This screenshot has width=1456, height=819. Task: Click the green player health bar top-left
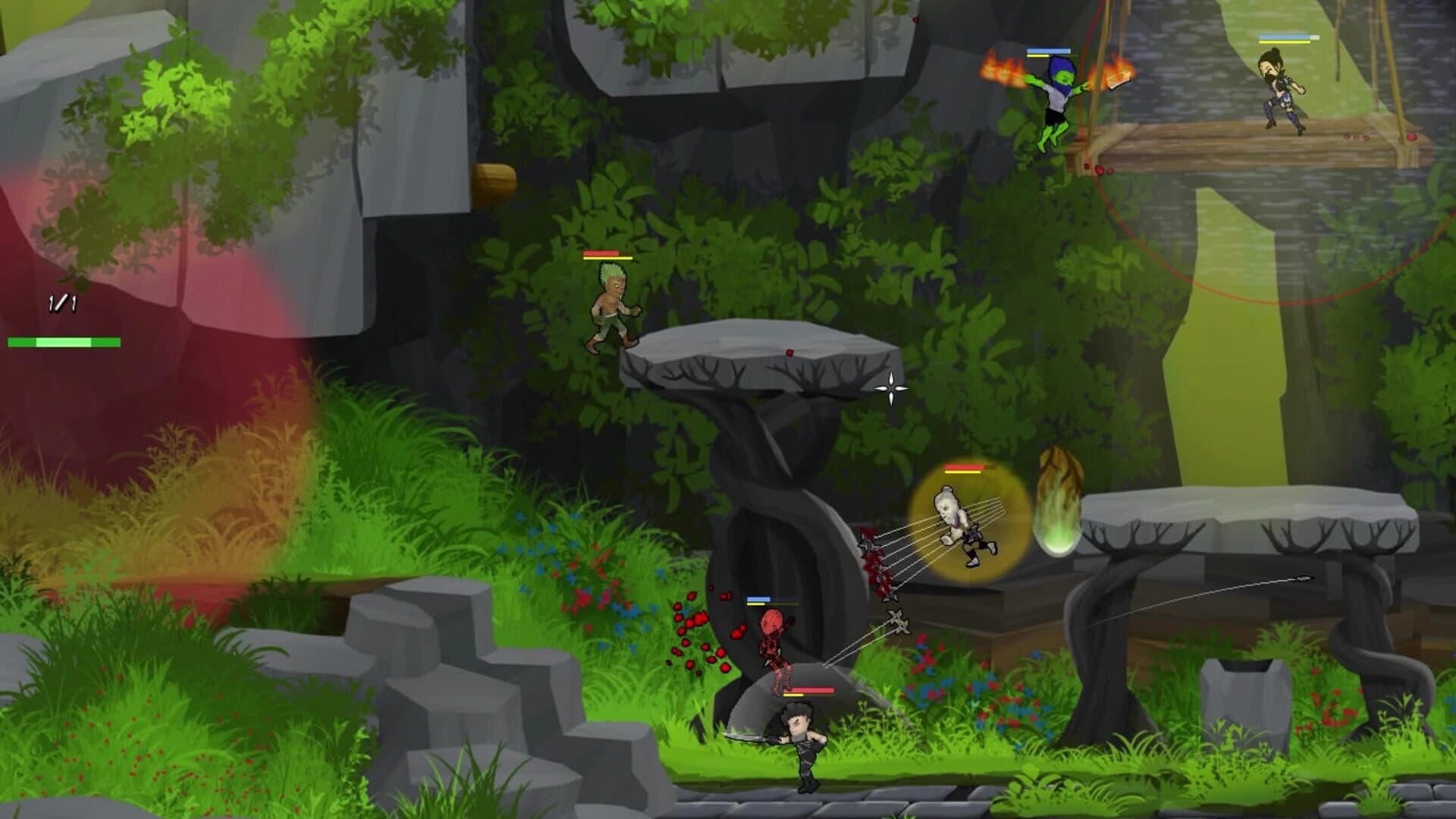[x=64, y=343]
